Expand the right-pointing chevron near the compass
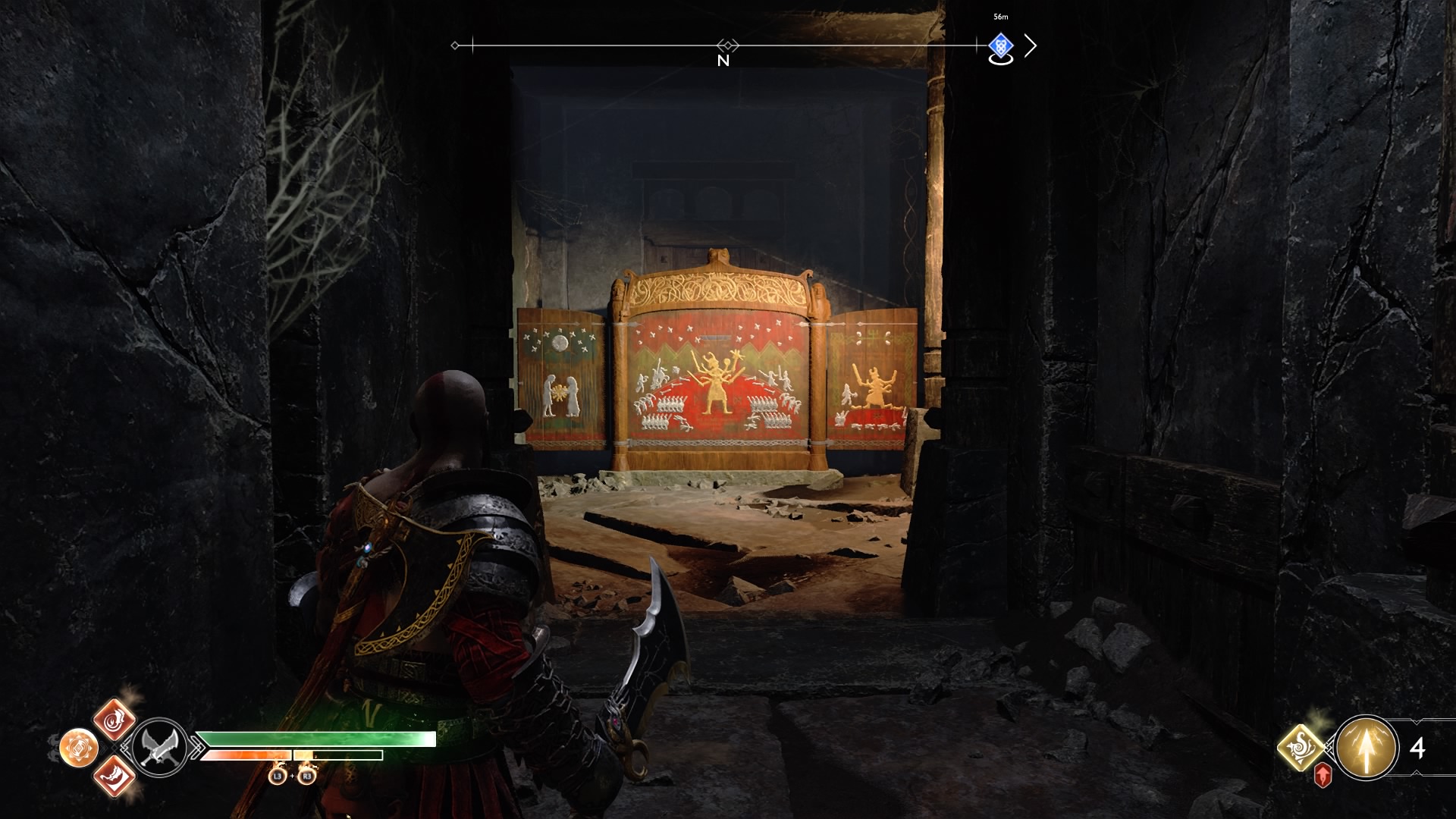Screen dimensions: 1456x819 pos(1031,45)
